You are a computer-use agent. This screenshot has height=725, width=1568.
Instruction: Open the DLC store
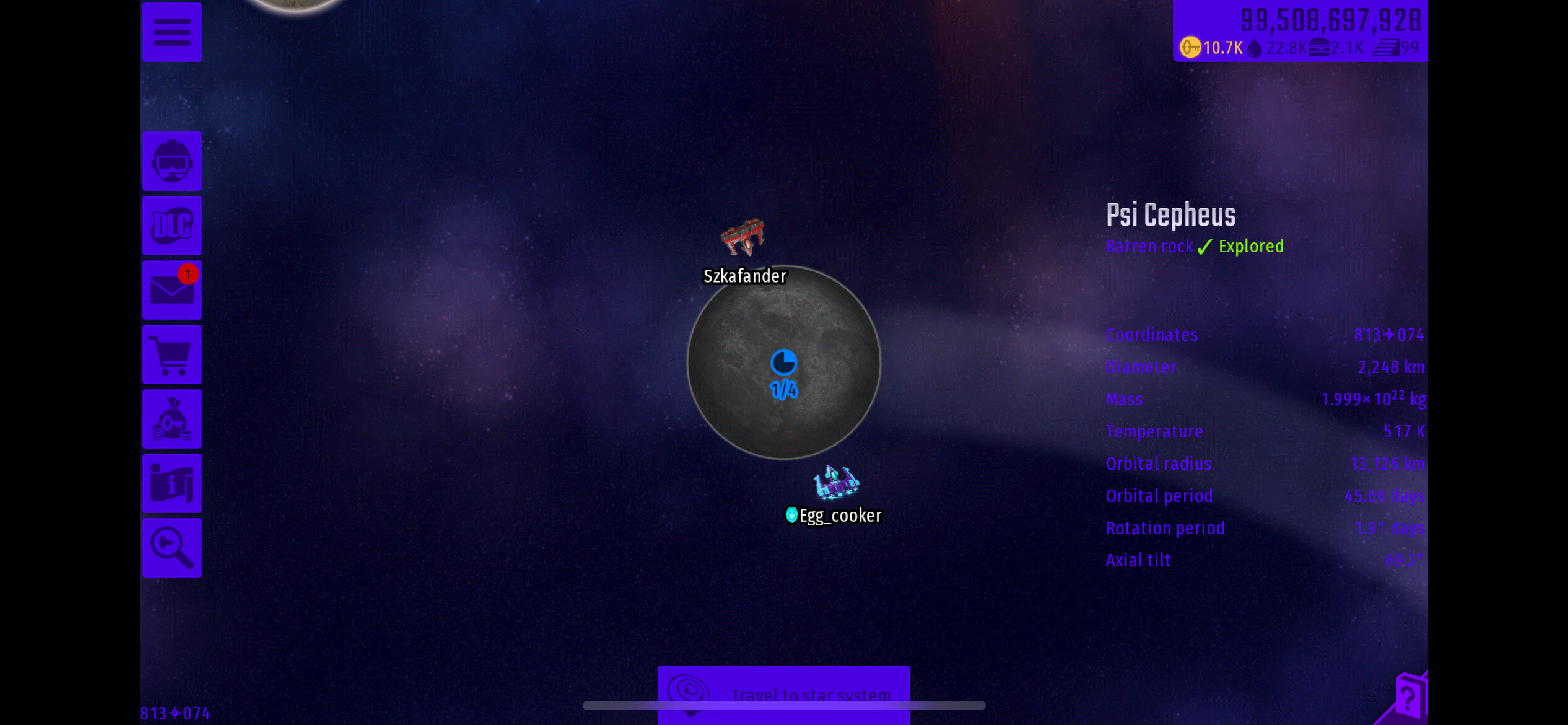pyautogui.click(x=172, y=226)
